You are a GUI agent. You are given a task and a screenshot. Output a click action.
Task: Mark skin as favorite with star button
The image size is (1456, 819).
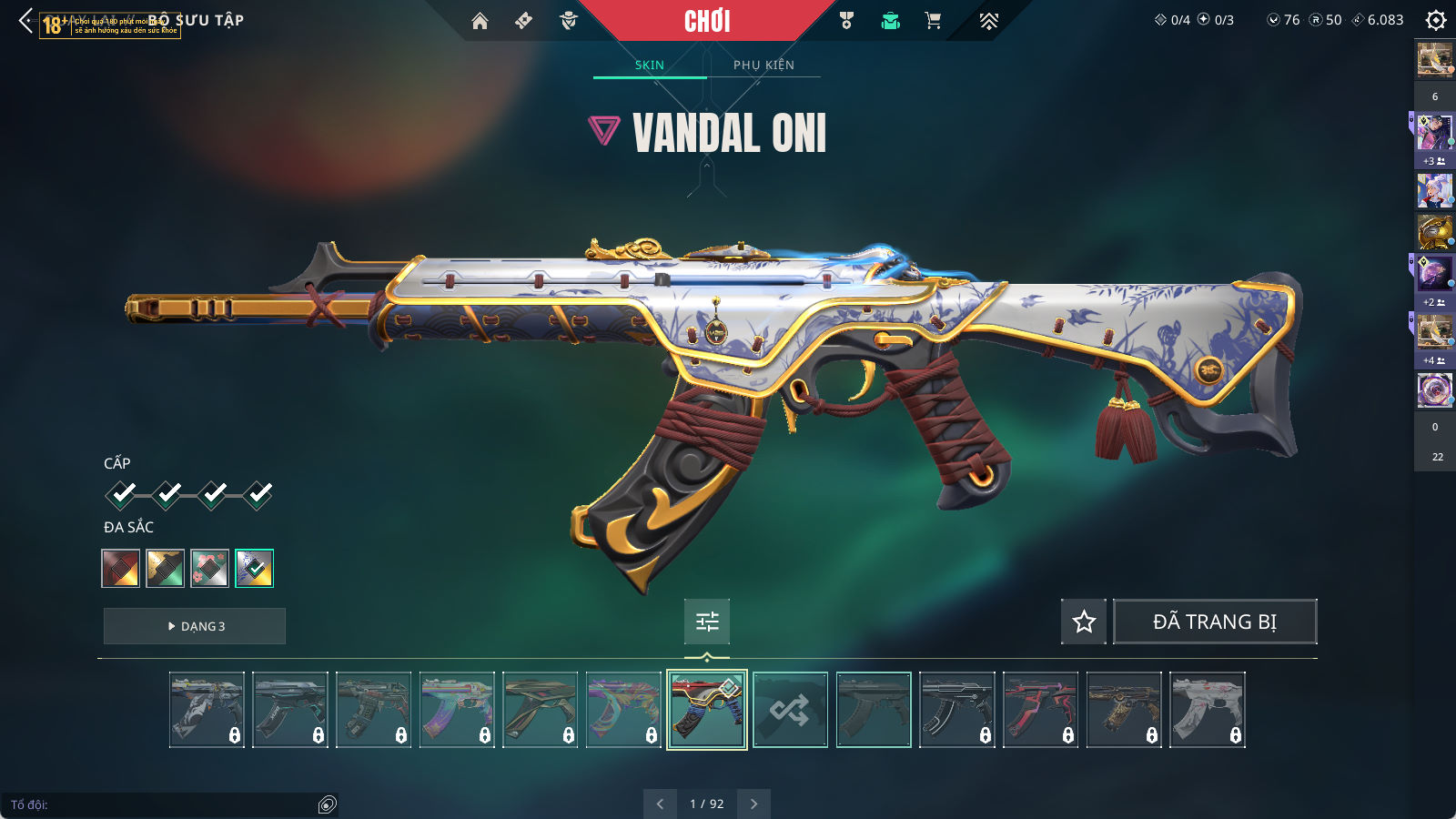[1084, 622]
